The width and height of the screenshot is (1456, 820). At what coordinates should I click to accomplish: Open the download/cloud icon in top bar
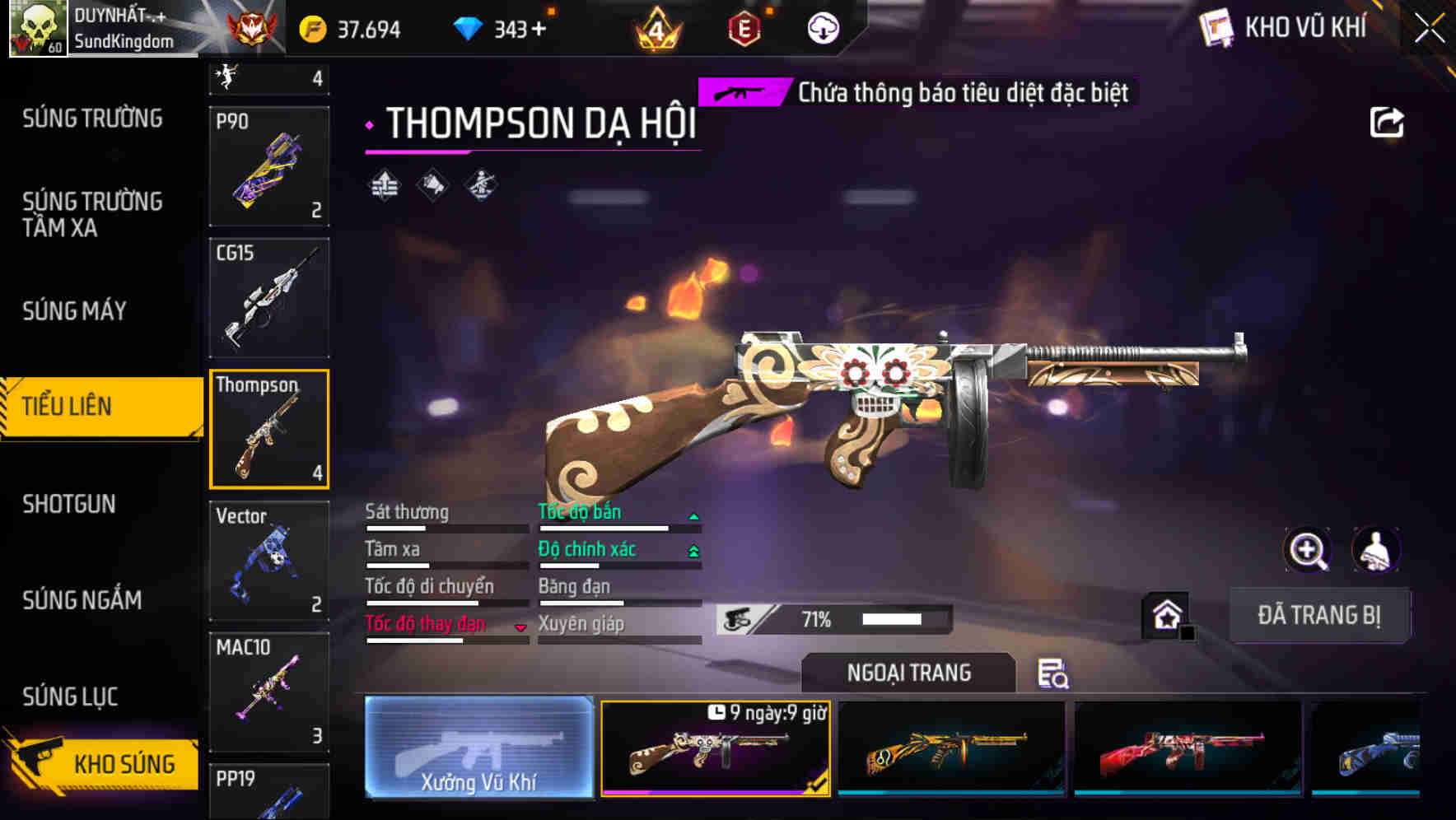pos(822,29)
